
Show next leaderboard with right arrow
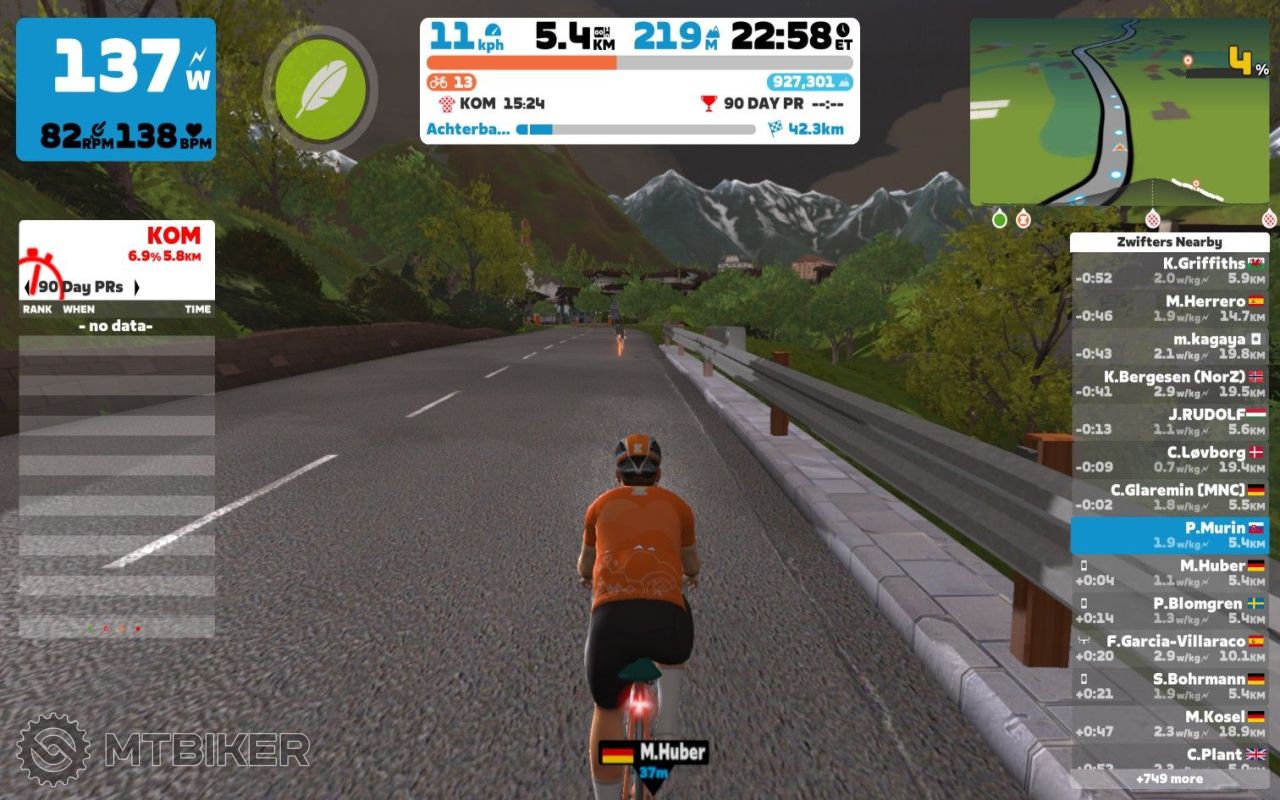coord(136,287)
